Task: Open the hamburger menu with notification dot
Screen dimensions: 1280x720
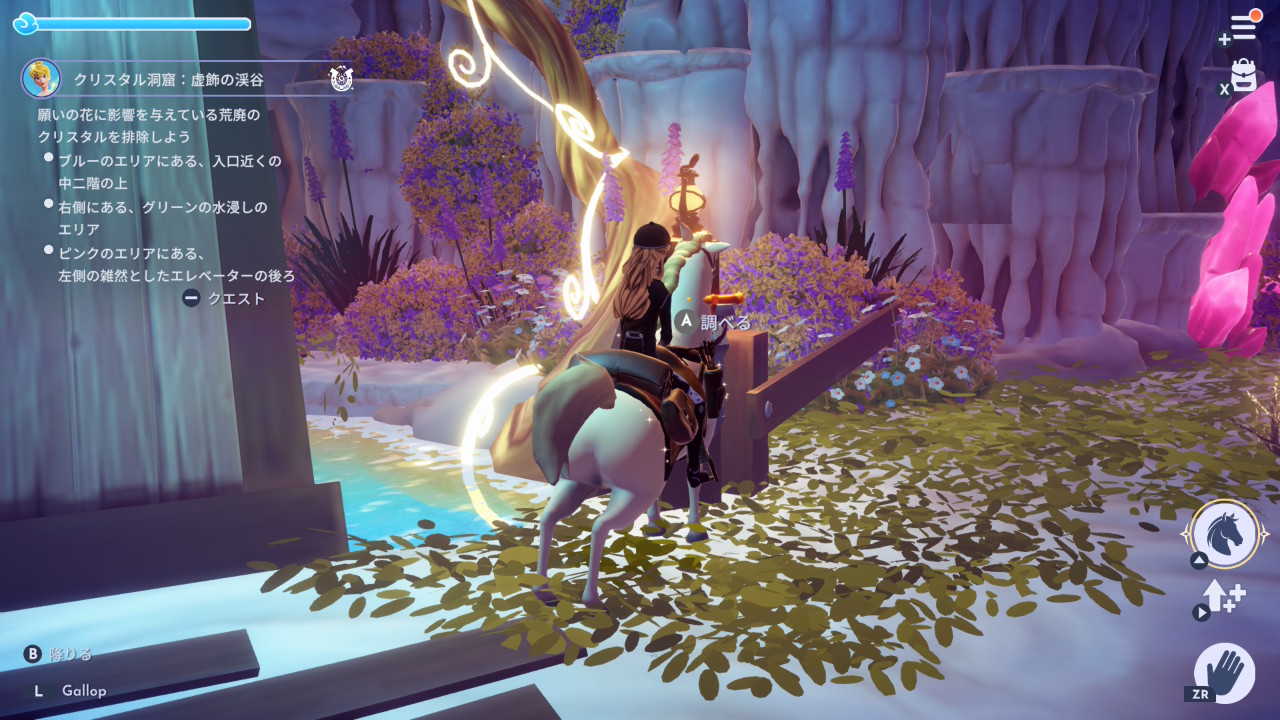Action: 1243,26
